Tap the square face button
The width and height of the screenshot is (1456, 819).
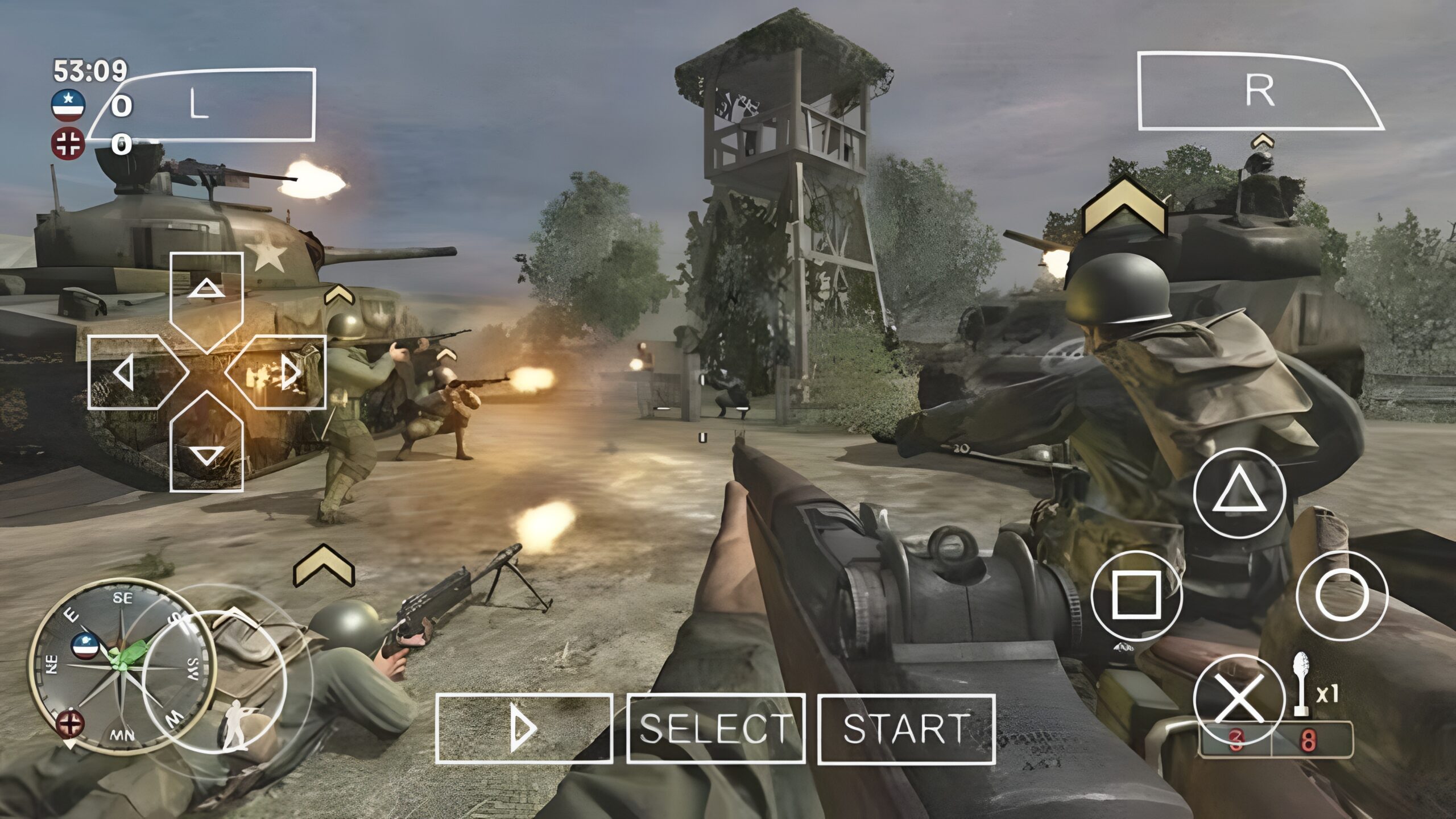(x=1136, y=596)
